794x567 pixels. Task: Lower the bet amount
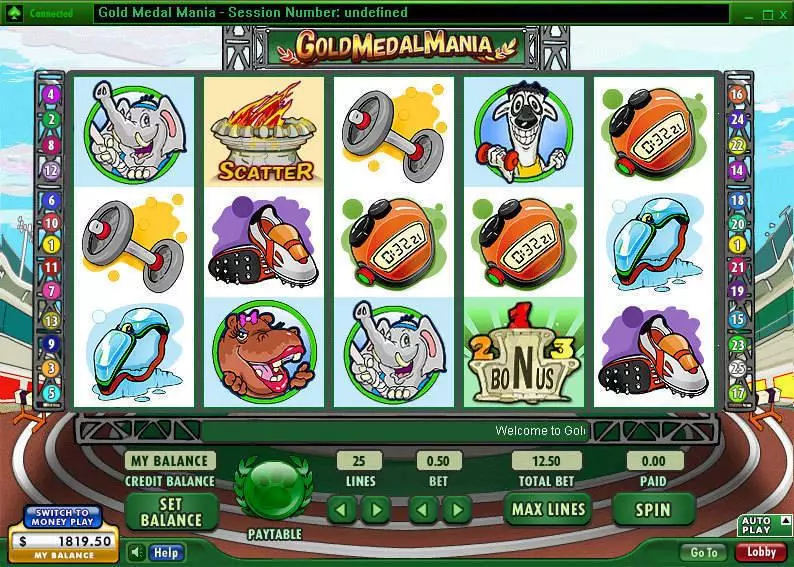tap(424, 510)
